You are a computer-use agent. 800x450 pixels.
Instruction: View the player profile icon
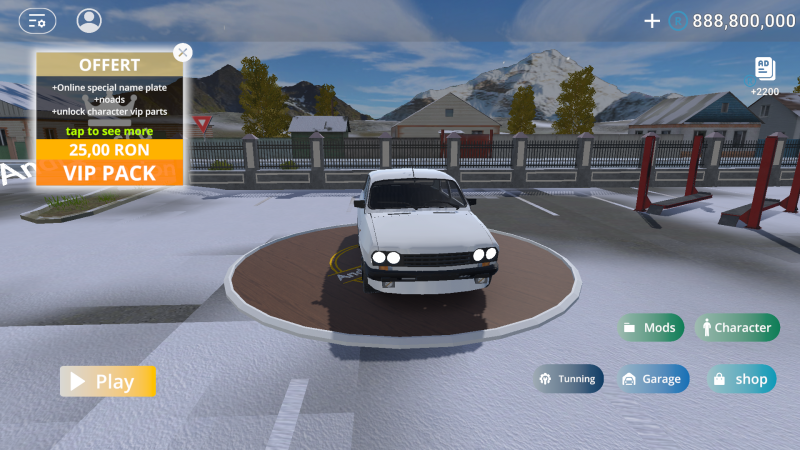89,20
